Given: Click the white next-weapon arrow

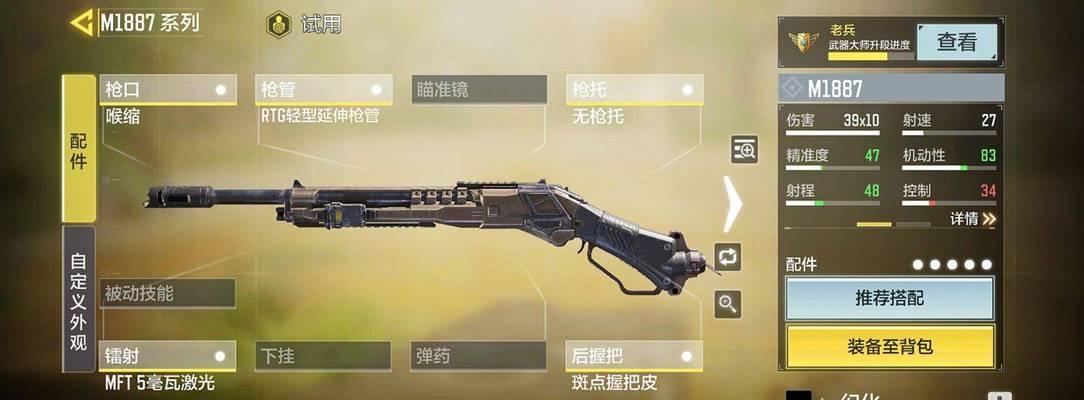Looking at the screenshot, I should pyautogui.click(x=733, y=204).
